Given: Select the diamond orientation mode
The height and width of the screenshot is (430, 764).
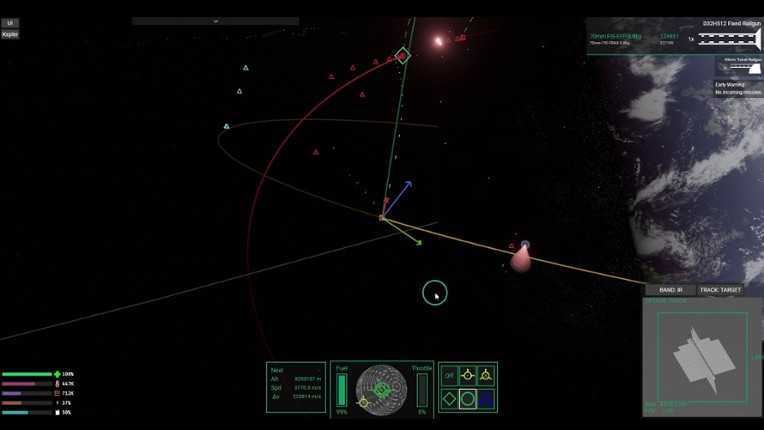Looking at the screenshot, I should click(449, 398).
